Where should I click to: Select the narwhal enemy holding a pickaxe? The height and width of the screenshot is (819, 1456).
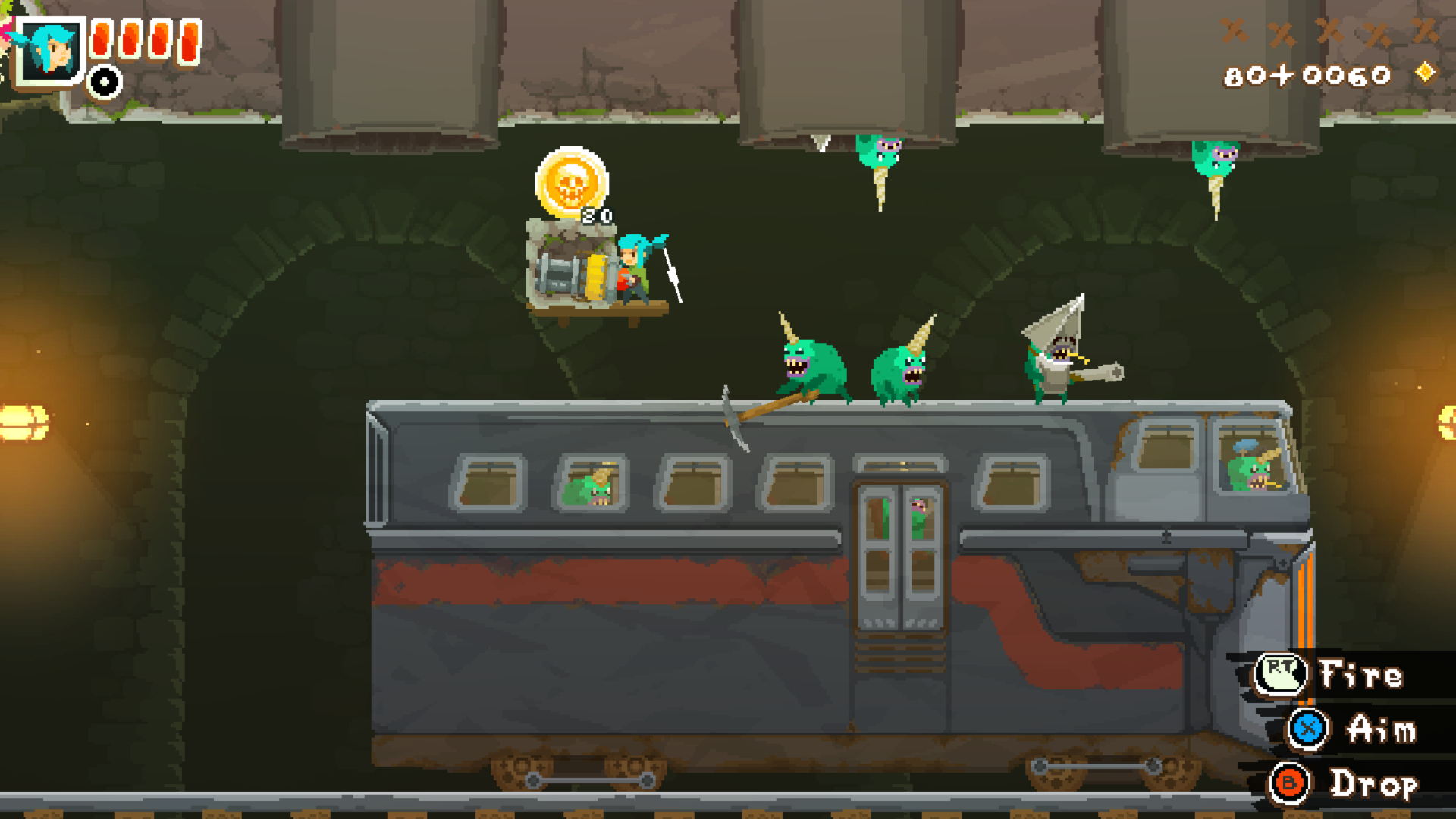(x=811, y=364)
